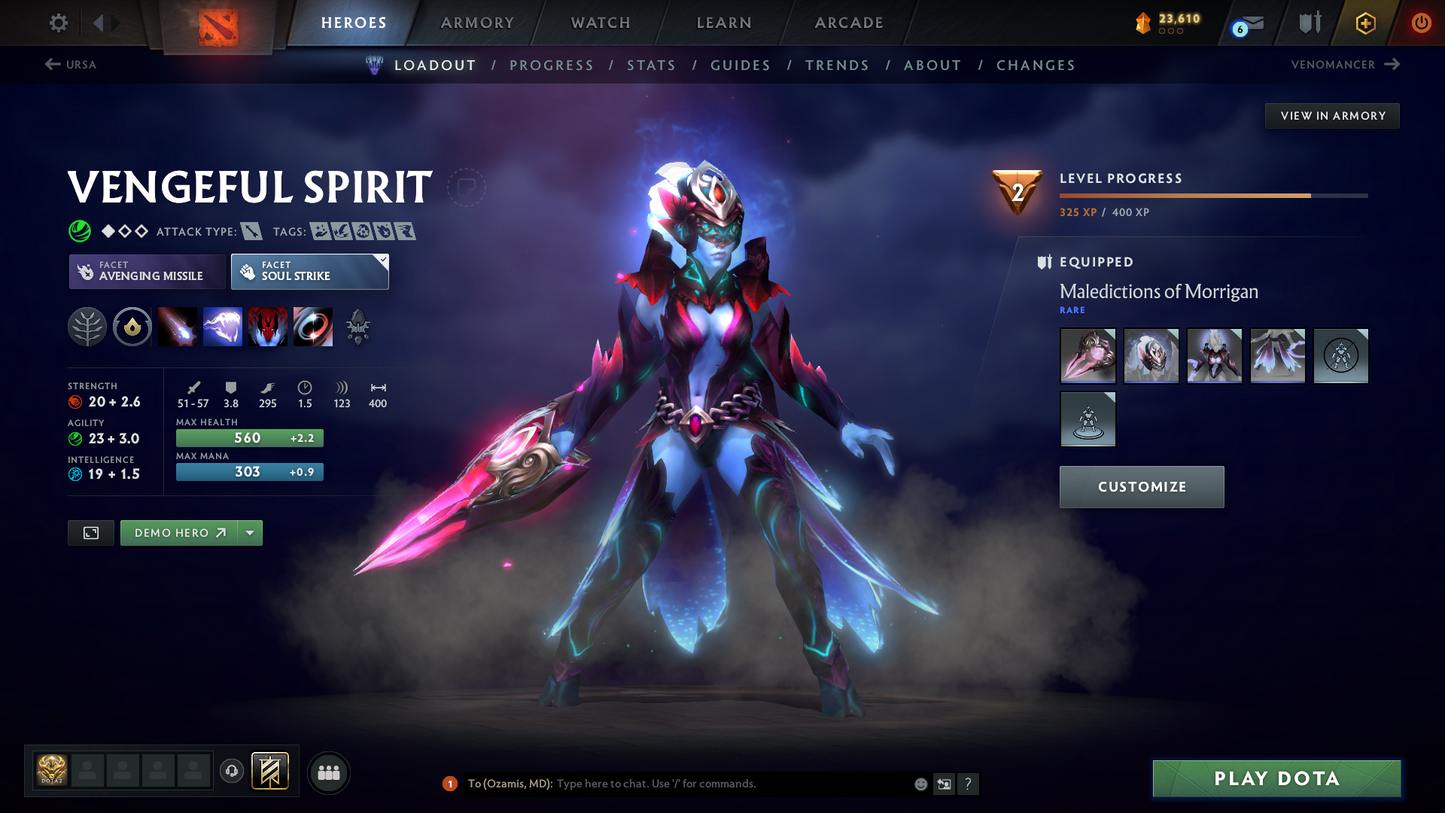Click the CUSTOMIZE button

tap(1141, 487)
